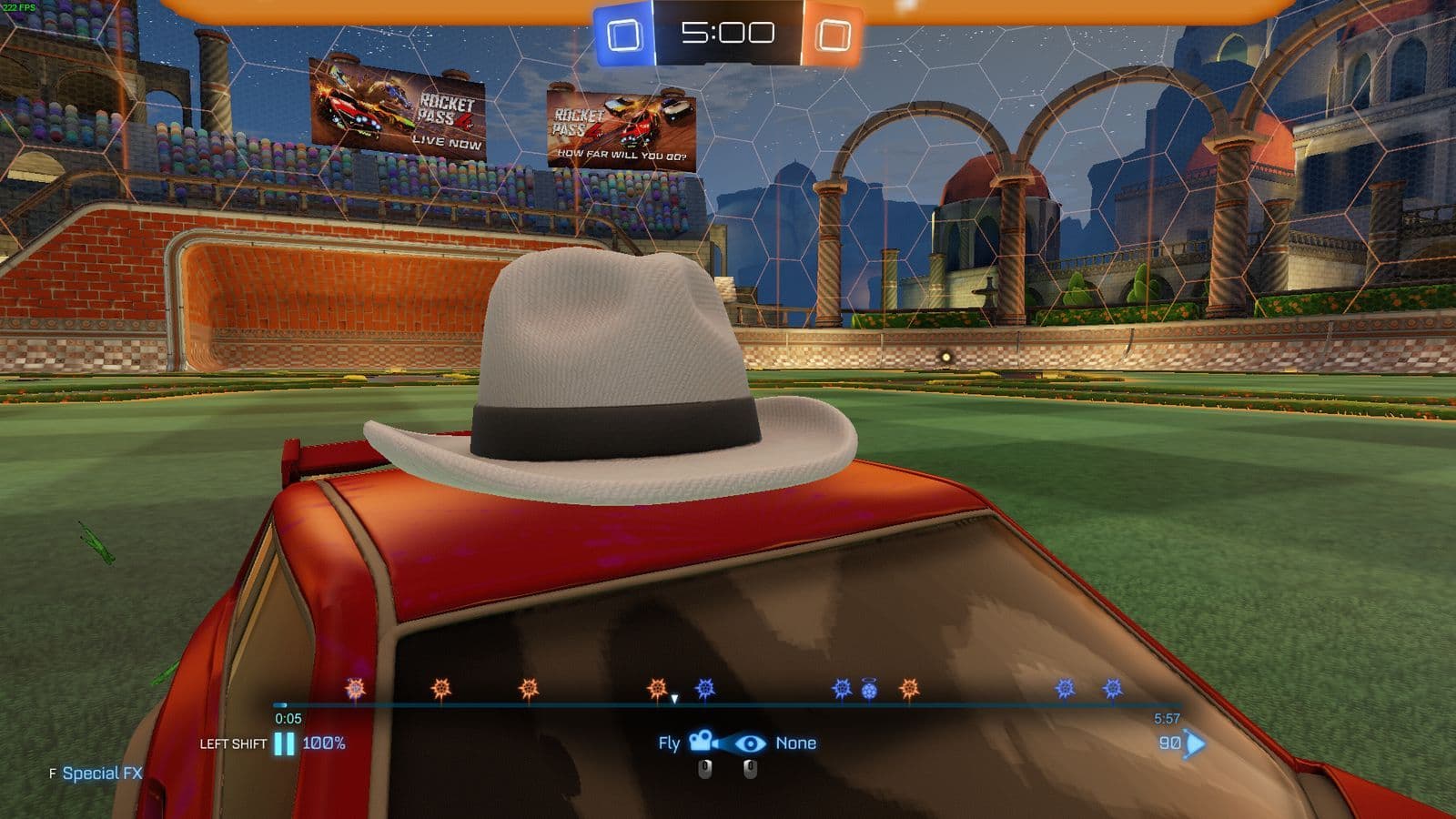Click the left mouse button icon under the camera
Image resolution: width=1456 pixels, height=819 pixels.
pos(704,767)
